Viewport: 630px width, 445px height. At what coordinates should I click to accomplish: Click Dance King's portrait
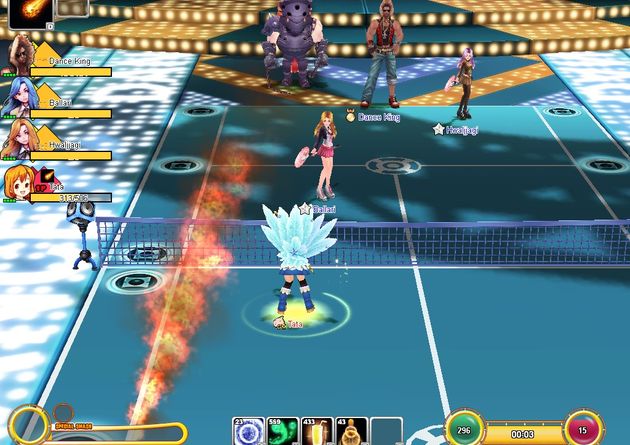(x=17, y=53)
